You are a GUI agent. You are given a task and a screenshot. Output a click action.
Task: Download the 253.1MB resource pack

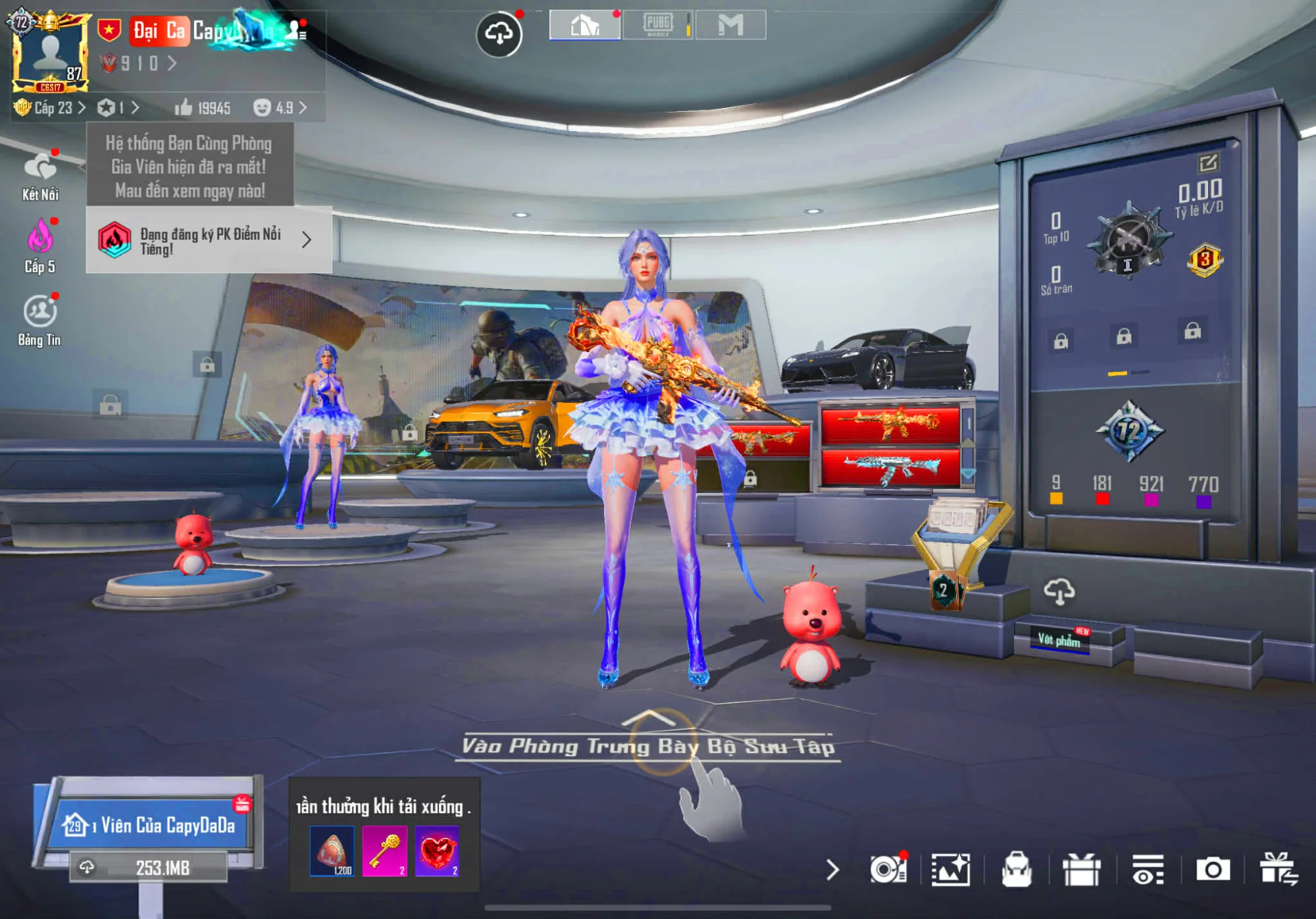tap(149, 868)
